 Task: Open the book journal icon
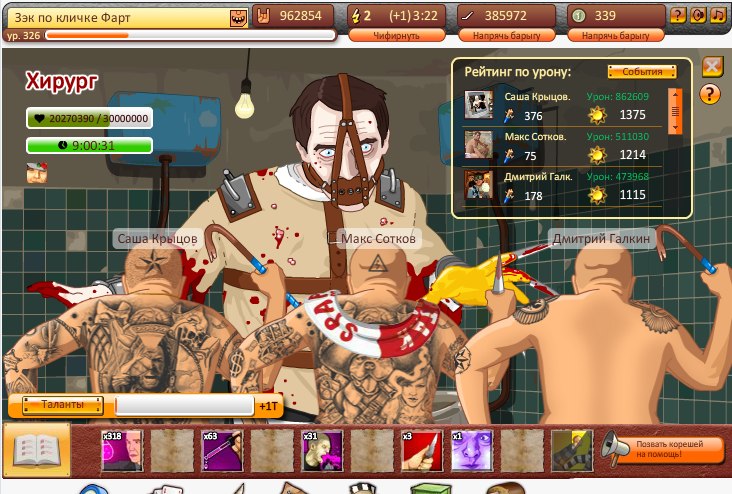point(38,450)
